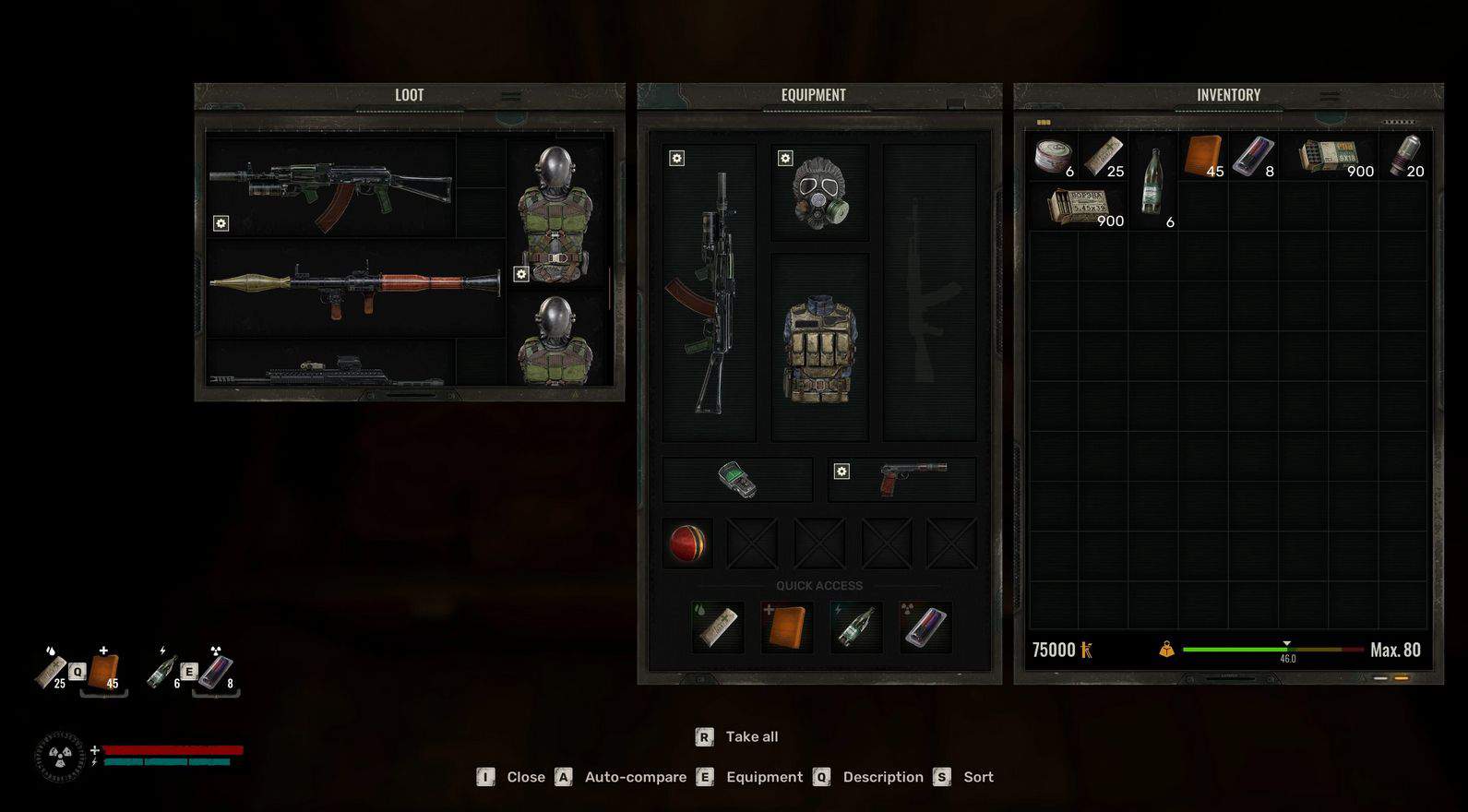The image size is (1468, 812).
Task: Select the AK rifle in the loot panel
Action: point(330,189)
